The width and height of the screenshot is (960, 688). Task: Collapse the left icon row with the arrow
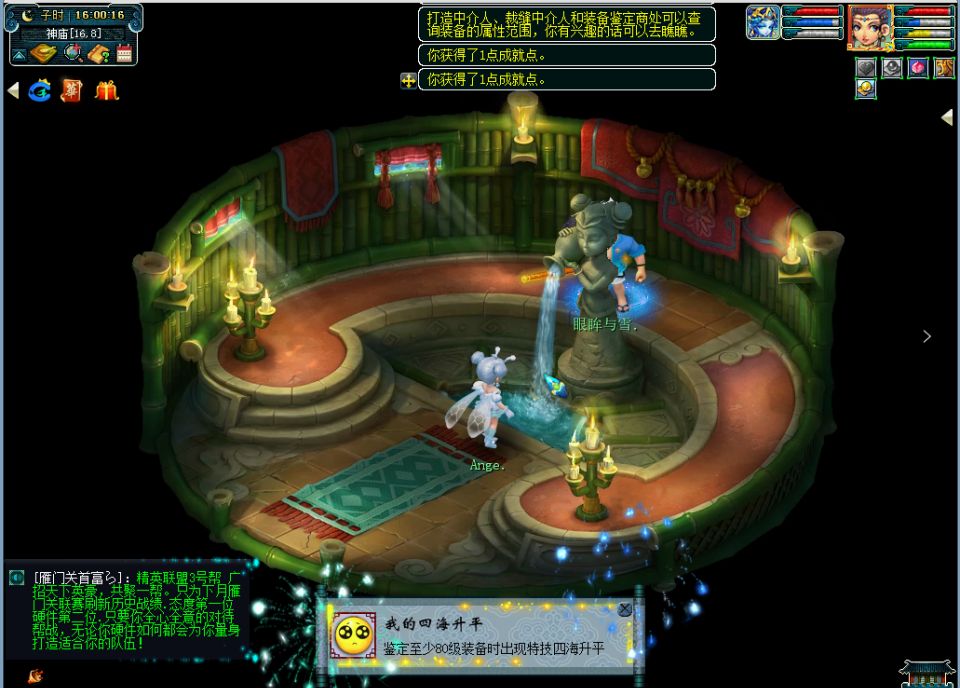(x=13, y=91)
